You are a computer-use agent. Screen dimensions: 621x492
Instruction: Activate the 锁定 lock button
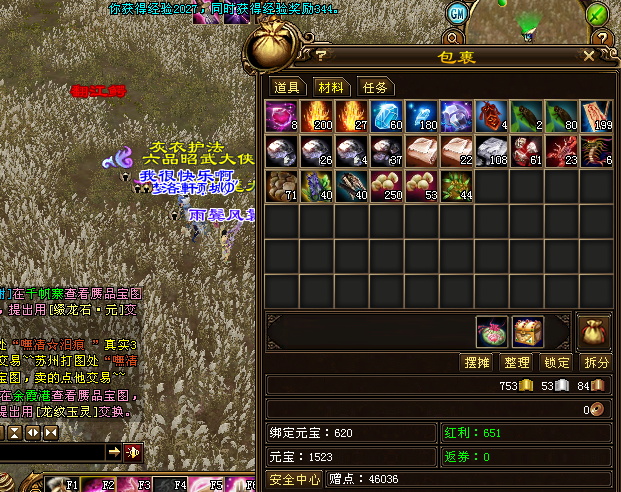click(556, 362)
